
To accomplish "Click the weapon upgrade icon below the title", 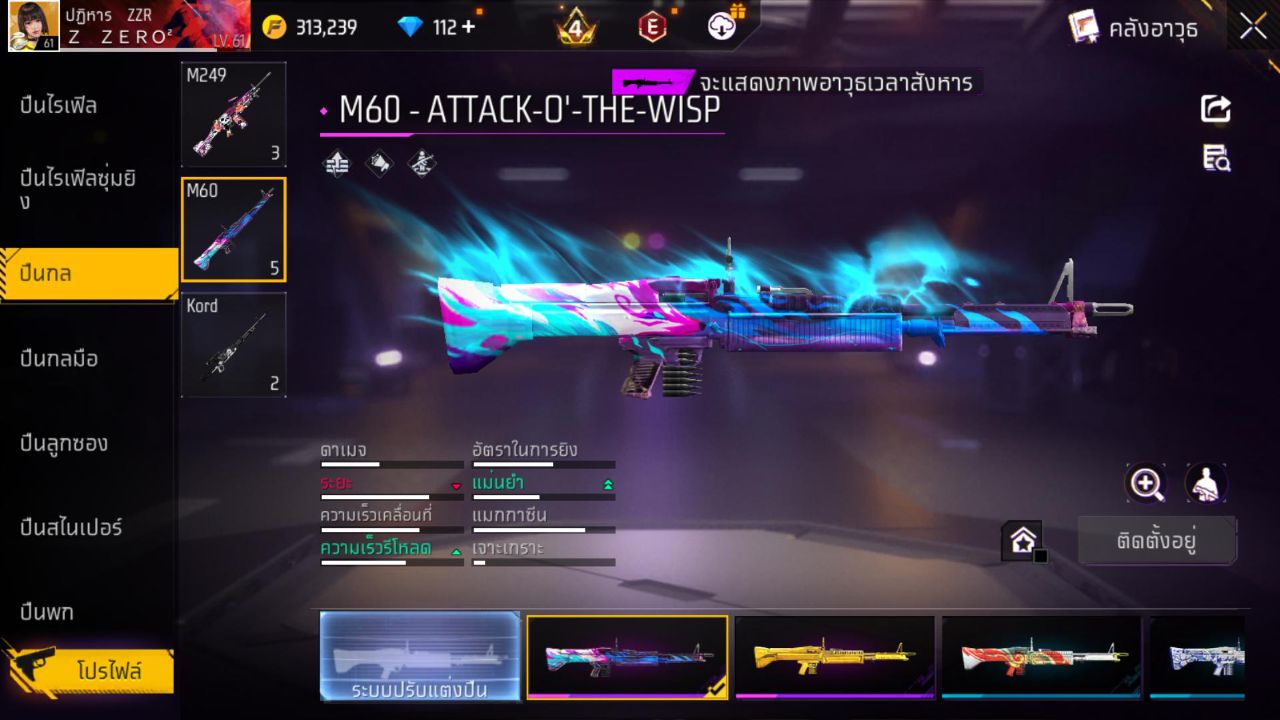I will click(x=337, y=163).
